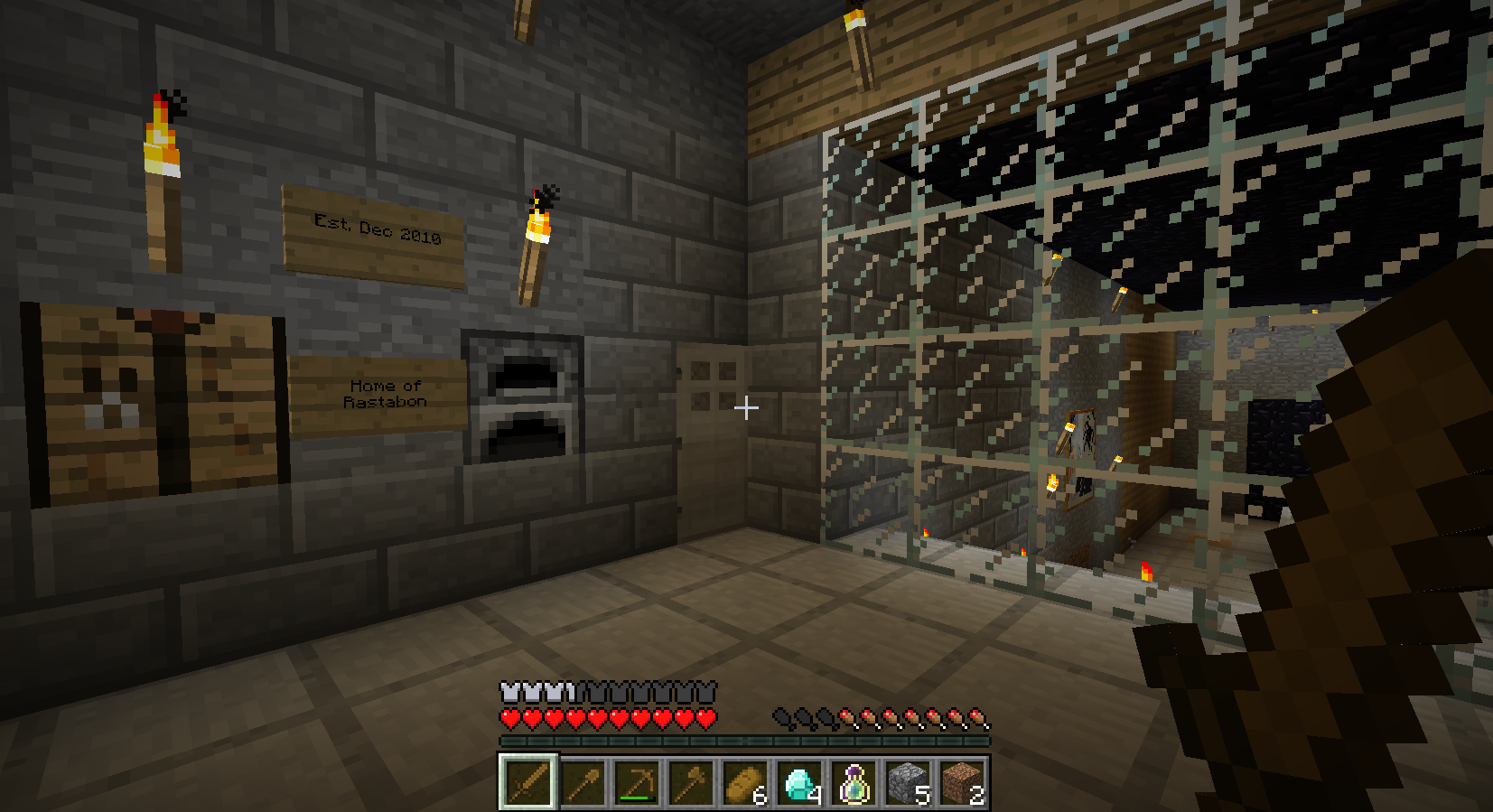1493x812 pixels.
Task: Select the dirt block slot
Action: pyautogui.click(x=962, y=782)
